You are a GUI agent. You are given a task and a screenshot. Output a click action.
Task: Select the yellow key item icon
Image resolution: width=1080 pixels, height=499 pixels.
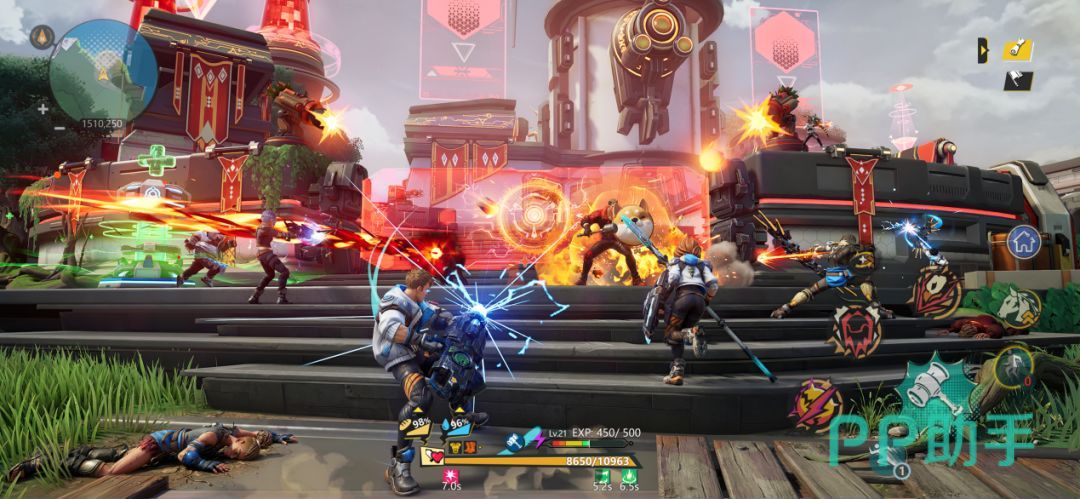point(1019,49)
